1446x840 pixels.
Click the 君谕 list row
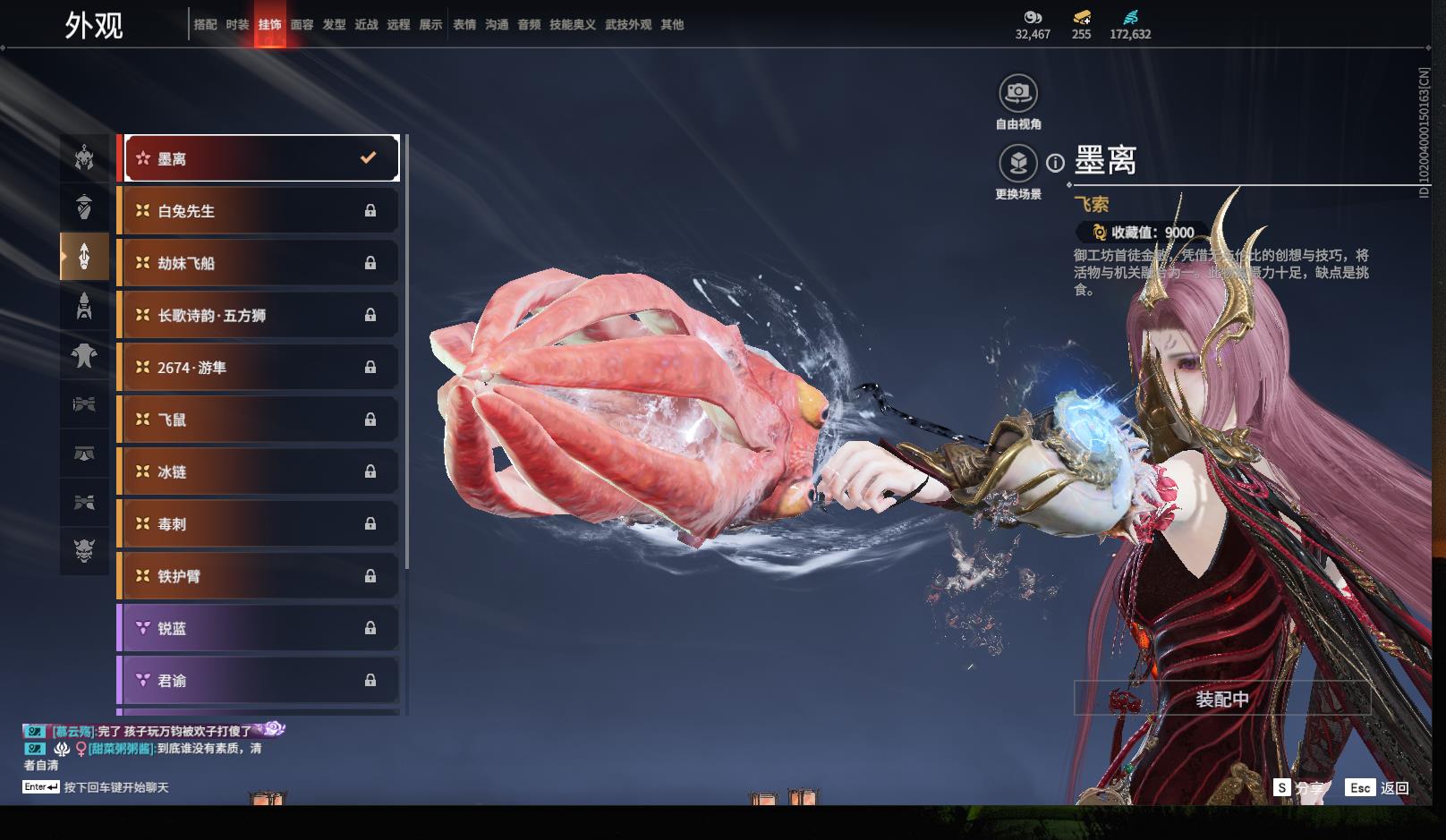259,681
